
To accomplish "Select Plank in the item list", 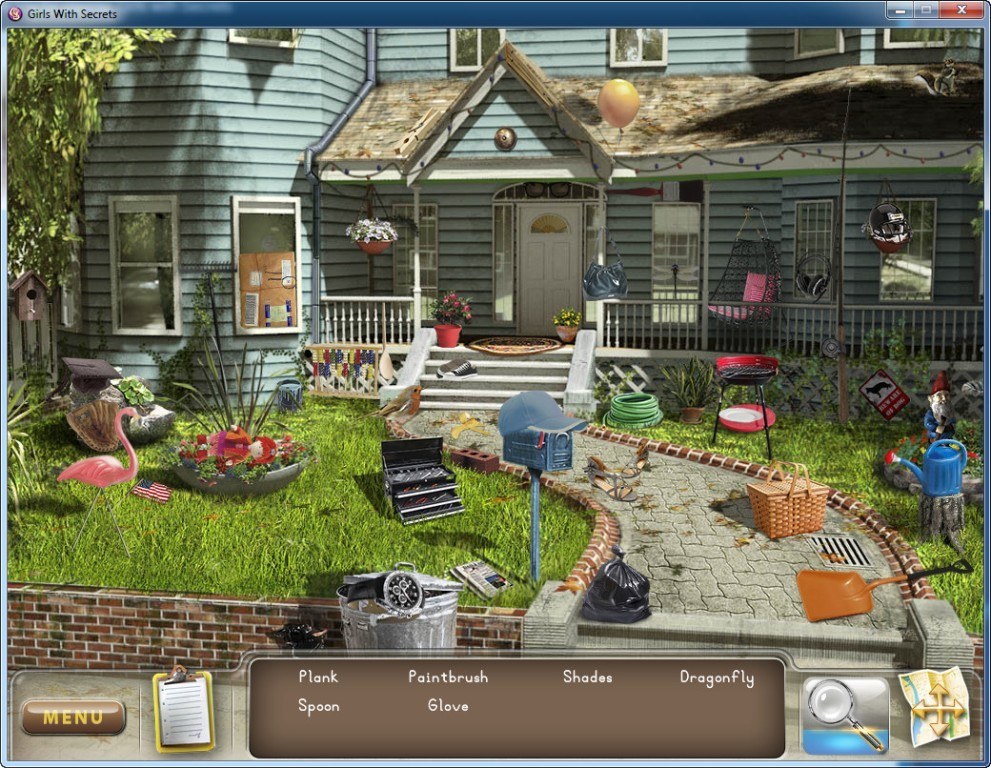I will pos(318,677).
